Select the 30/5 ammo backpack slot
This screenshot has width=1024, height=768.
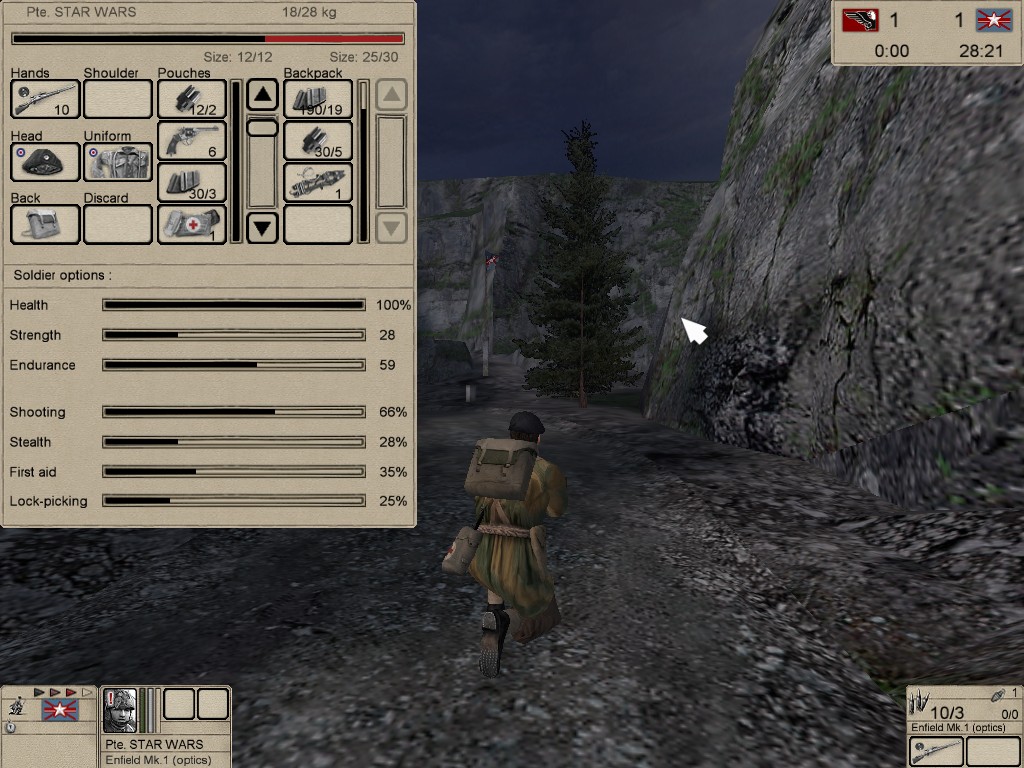pyautogui.click(x=318, y=141)
